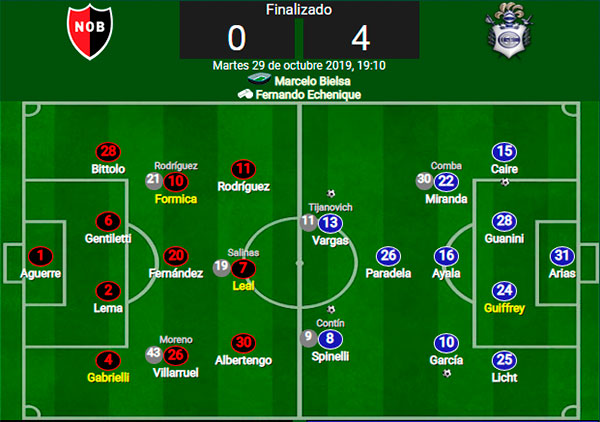Select Licht's number 25 marker
The width and height of the screenshot is (600, 422).
(505, 360)
